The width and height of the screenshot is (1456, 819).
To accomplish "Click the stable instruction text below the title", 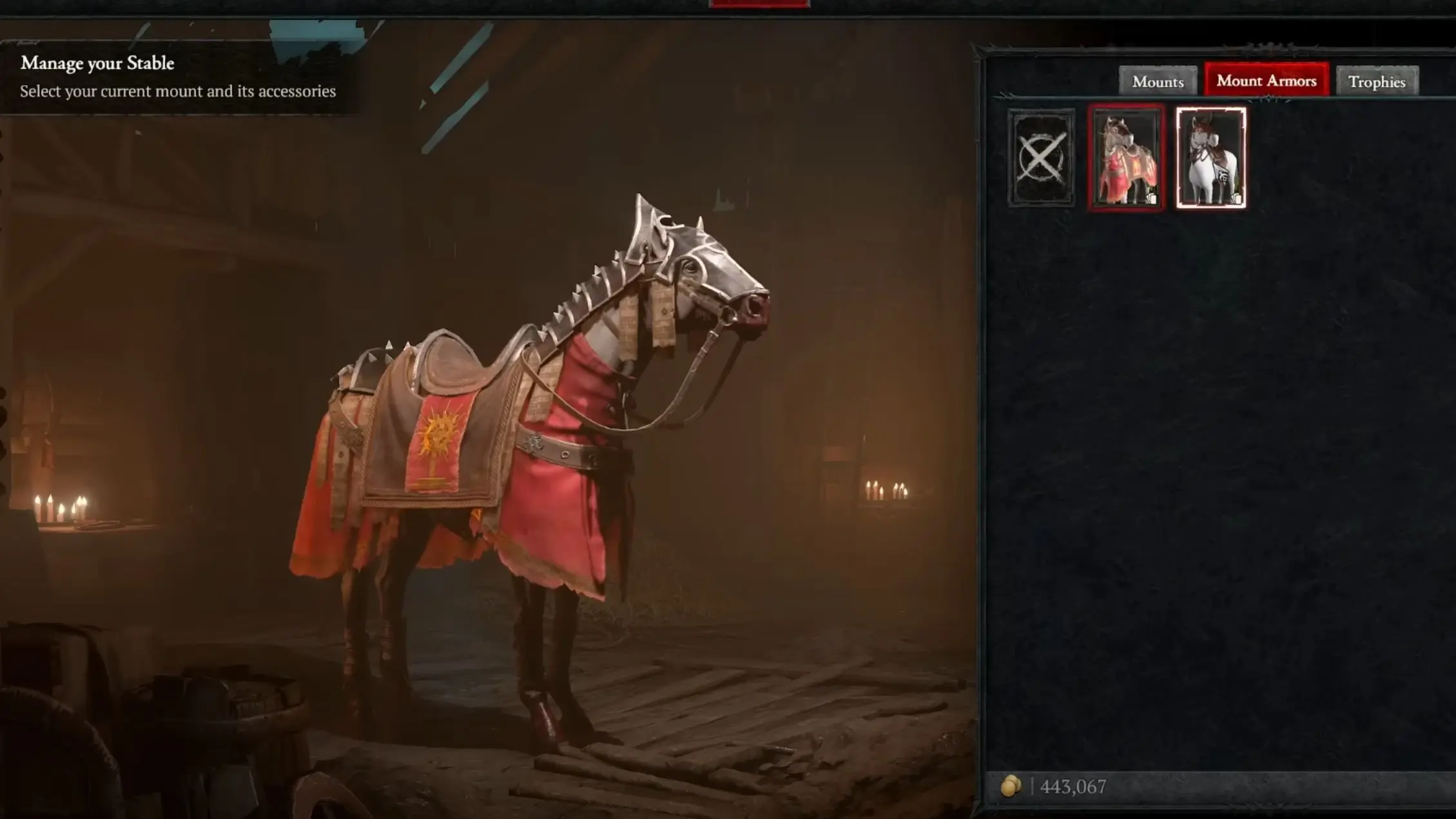I will tap(177, 91).
